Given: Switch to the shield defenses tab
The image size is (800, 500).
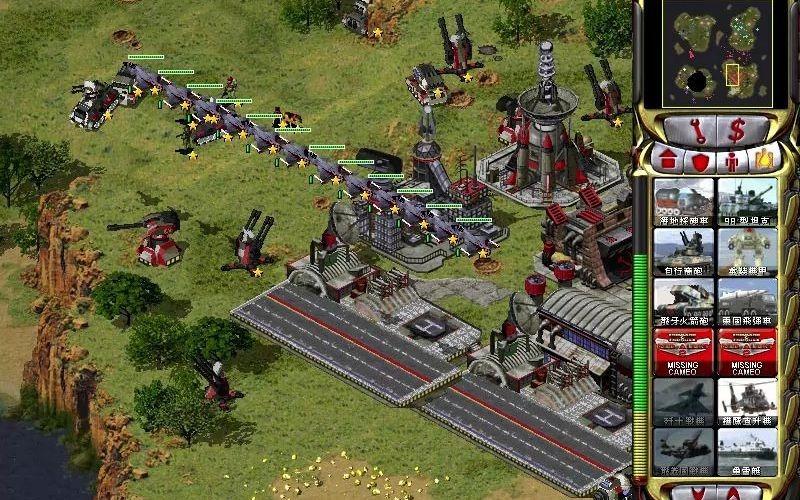Looking at the screenshot, I should [x=697, y=160].
